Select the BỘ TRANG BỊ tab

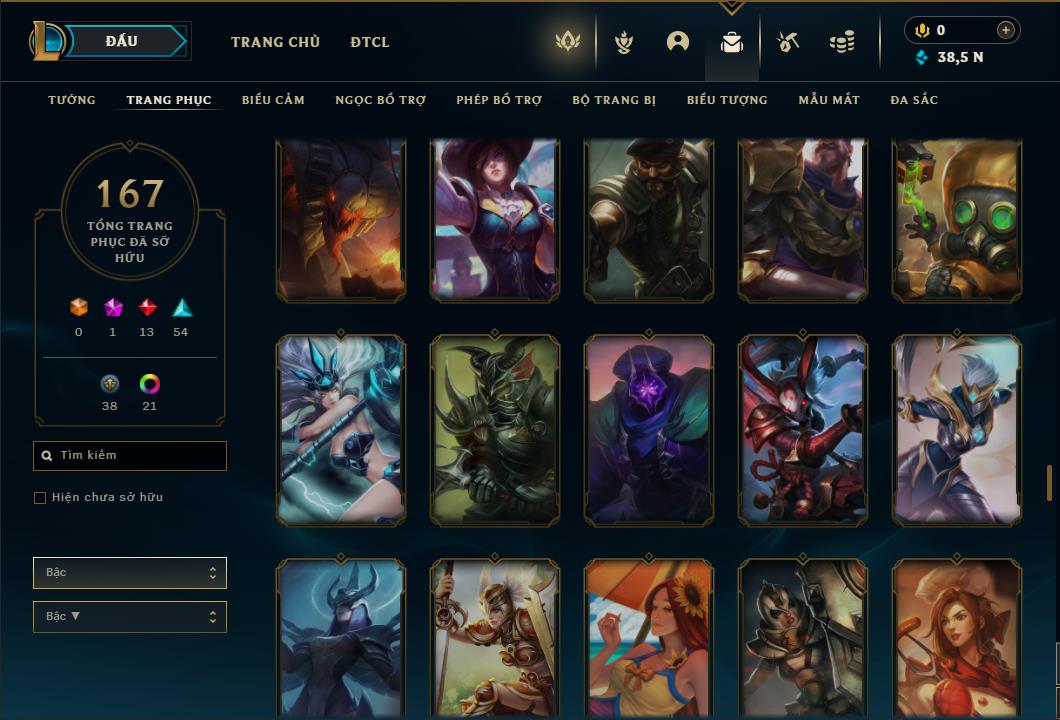tap(614, 100)
